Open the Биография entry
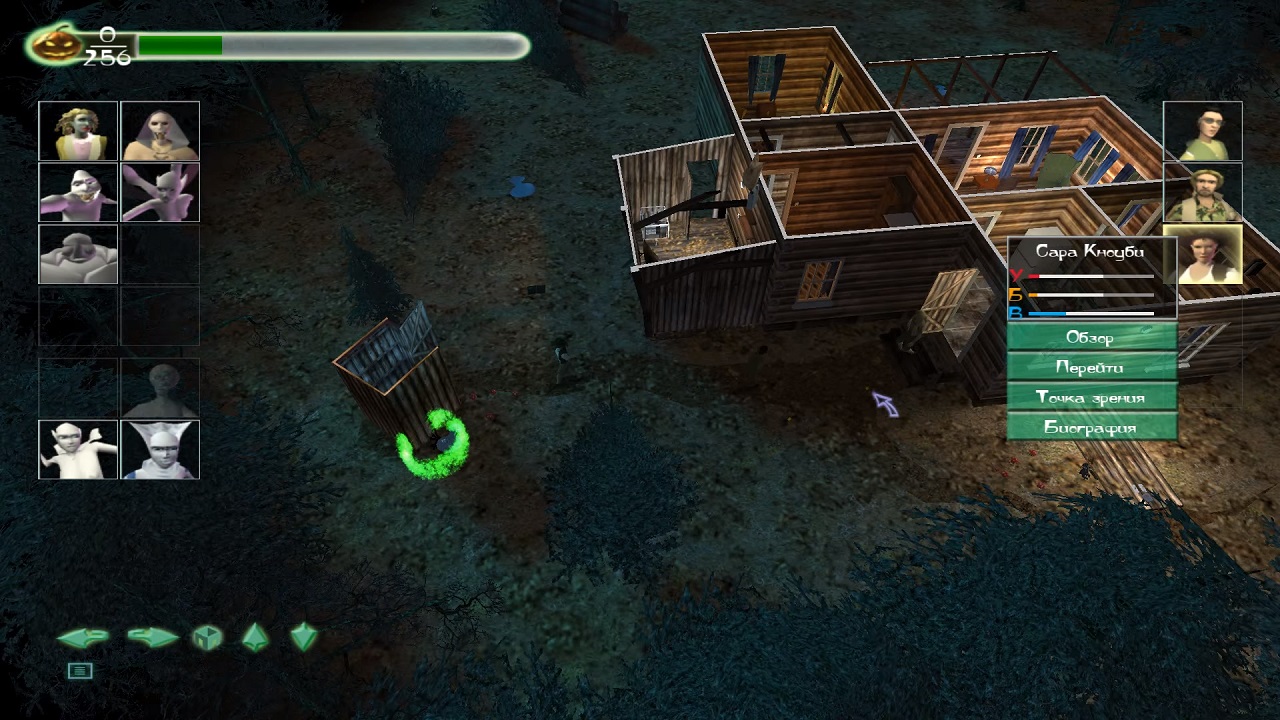Screen dimensions: 1280x720 click(1091, 427)
